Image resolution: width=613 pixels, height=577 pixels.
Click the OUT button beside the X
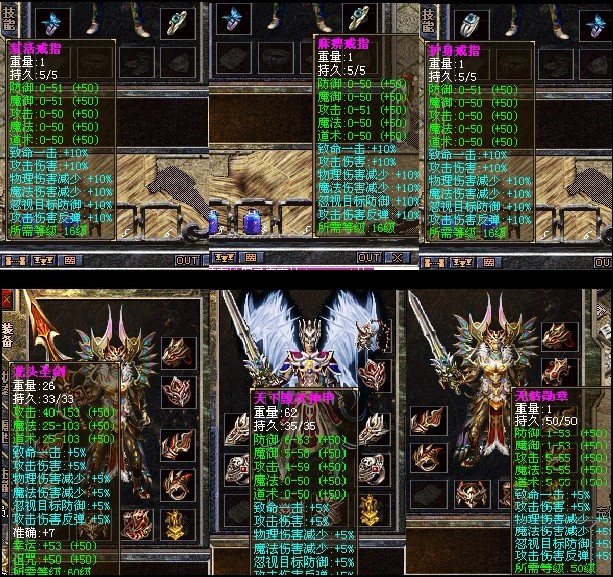point(369,258)
